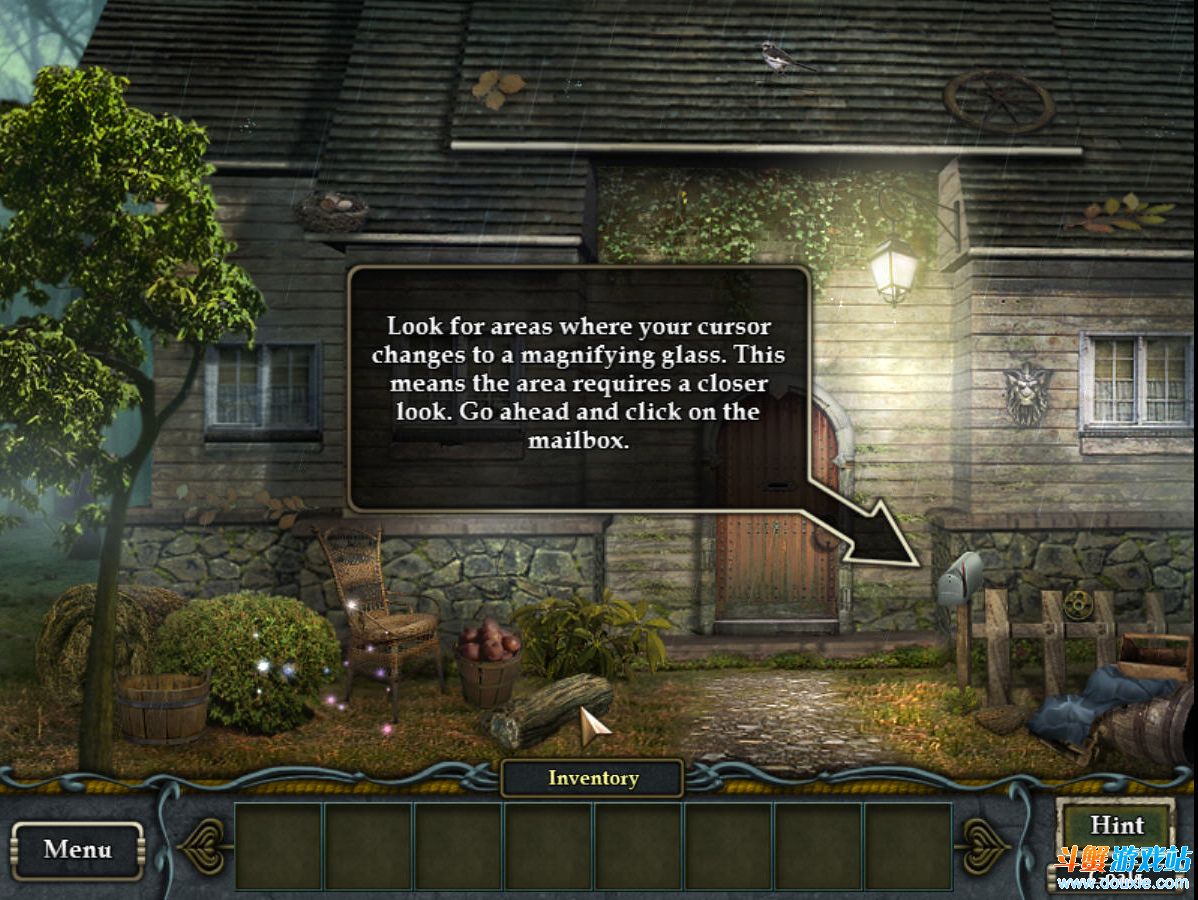This screenshot has height=900, width=1198.
Task: Open the Menu button
Action: (77, 850)
